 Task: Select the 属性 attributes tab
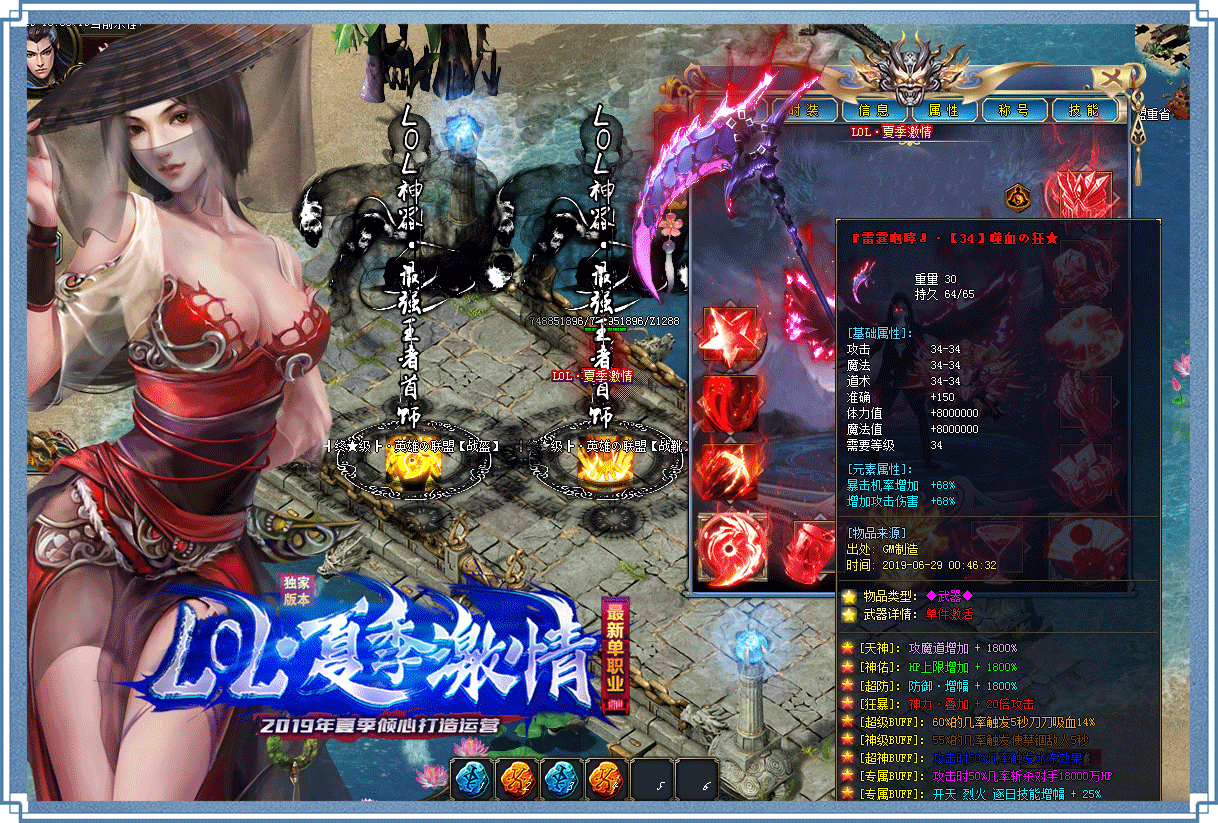click(x=944, y=110)
